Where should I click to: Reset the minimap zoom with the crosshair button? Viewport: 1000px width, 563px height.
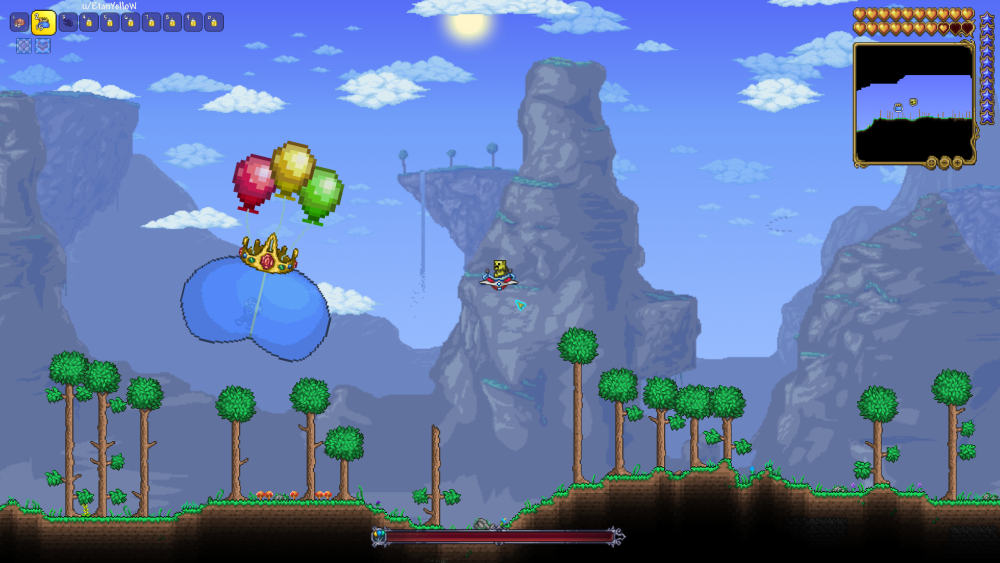tap(931, 162)
